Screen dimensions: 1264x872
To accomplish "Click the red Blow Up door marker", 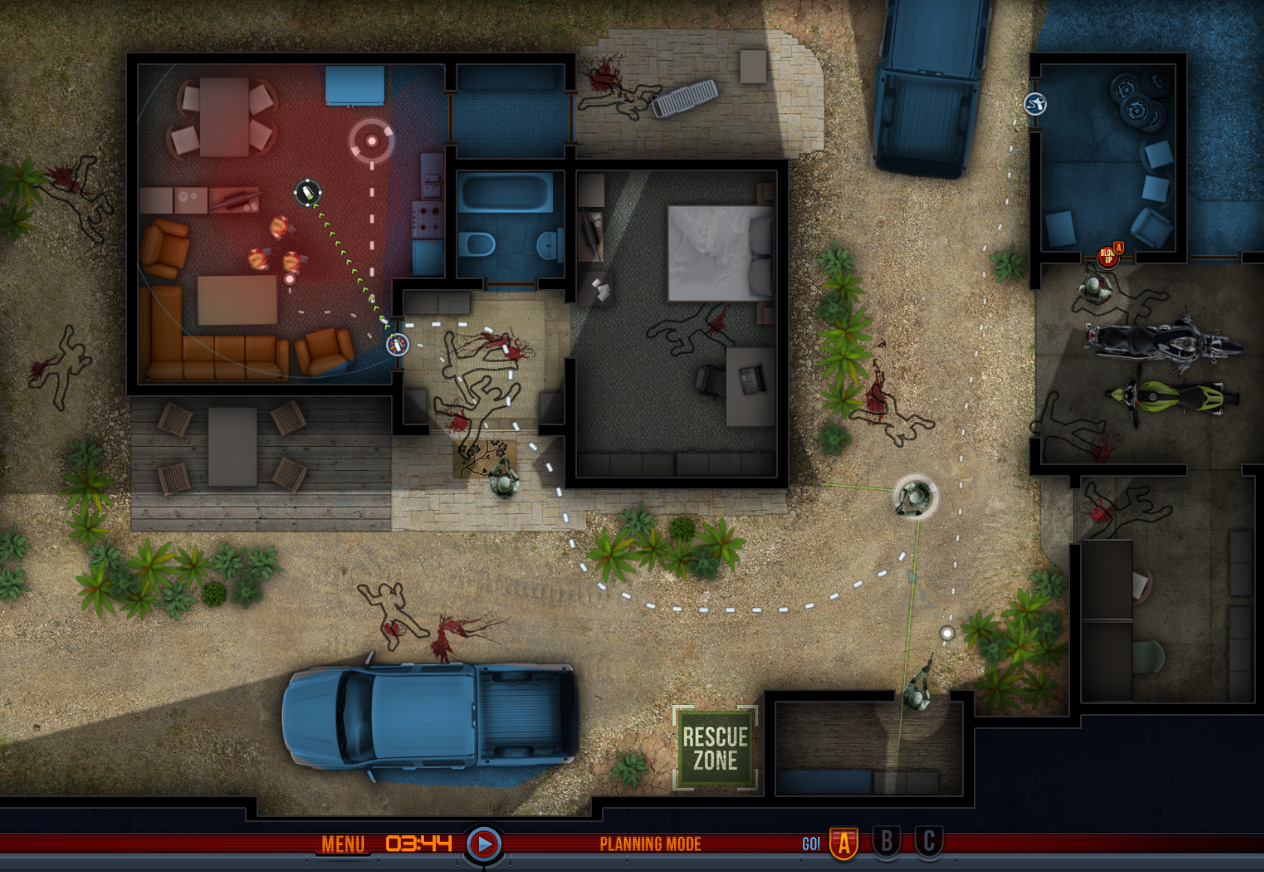I will [x=1108, y=255].
